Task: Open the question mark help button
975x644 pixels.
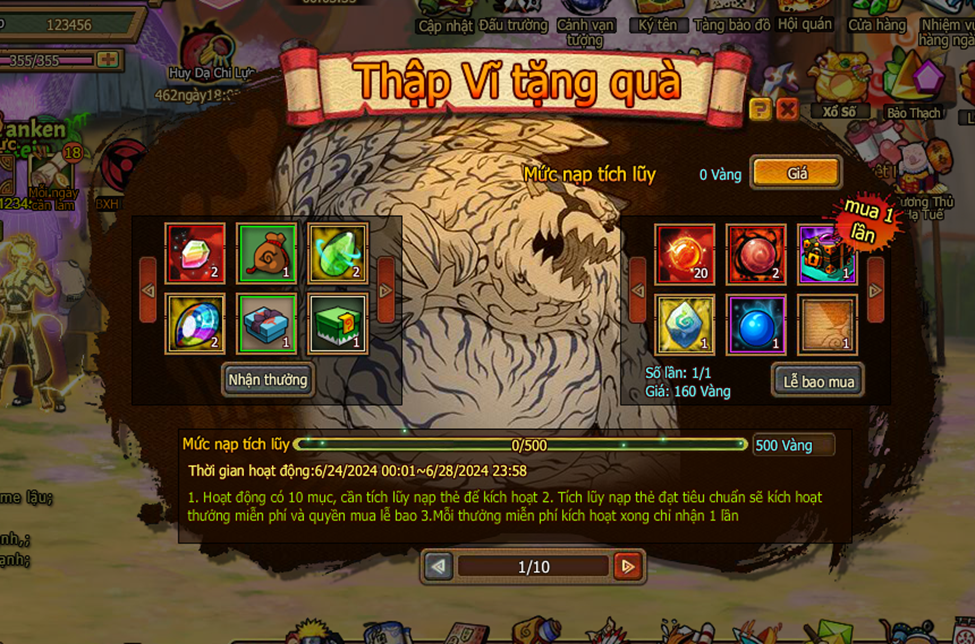Action: 760,109
